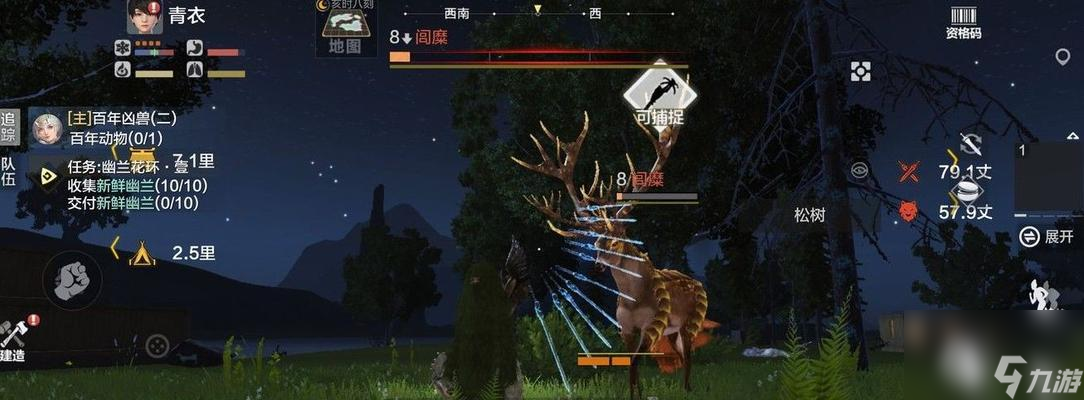
Task: Switch to the 队伍 team tab
Action: (9, 172)
